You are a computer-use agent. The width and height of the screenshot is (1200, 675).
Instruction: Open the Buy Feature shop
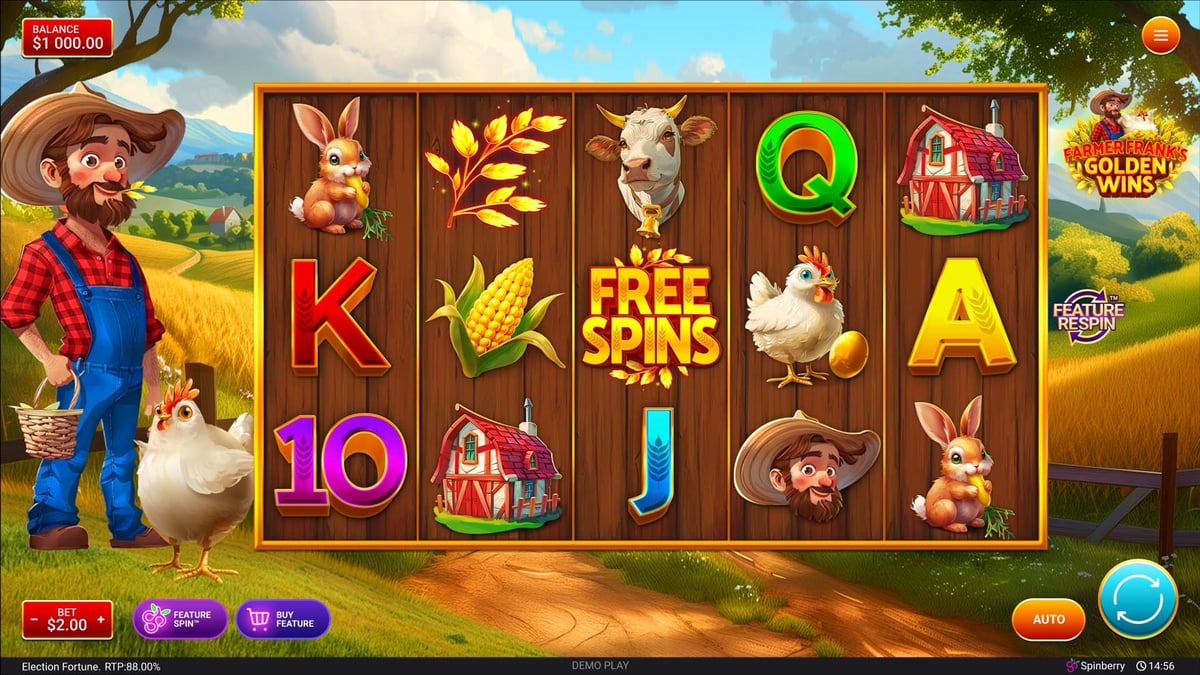(283, 620)
